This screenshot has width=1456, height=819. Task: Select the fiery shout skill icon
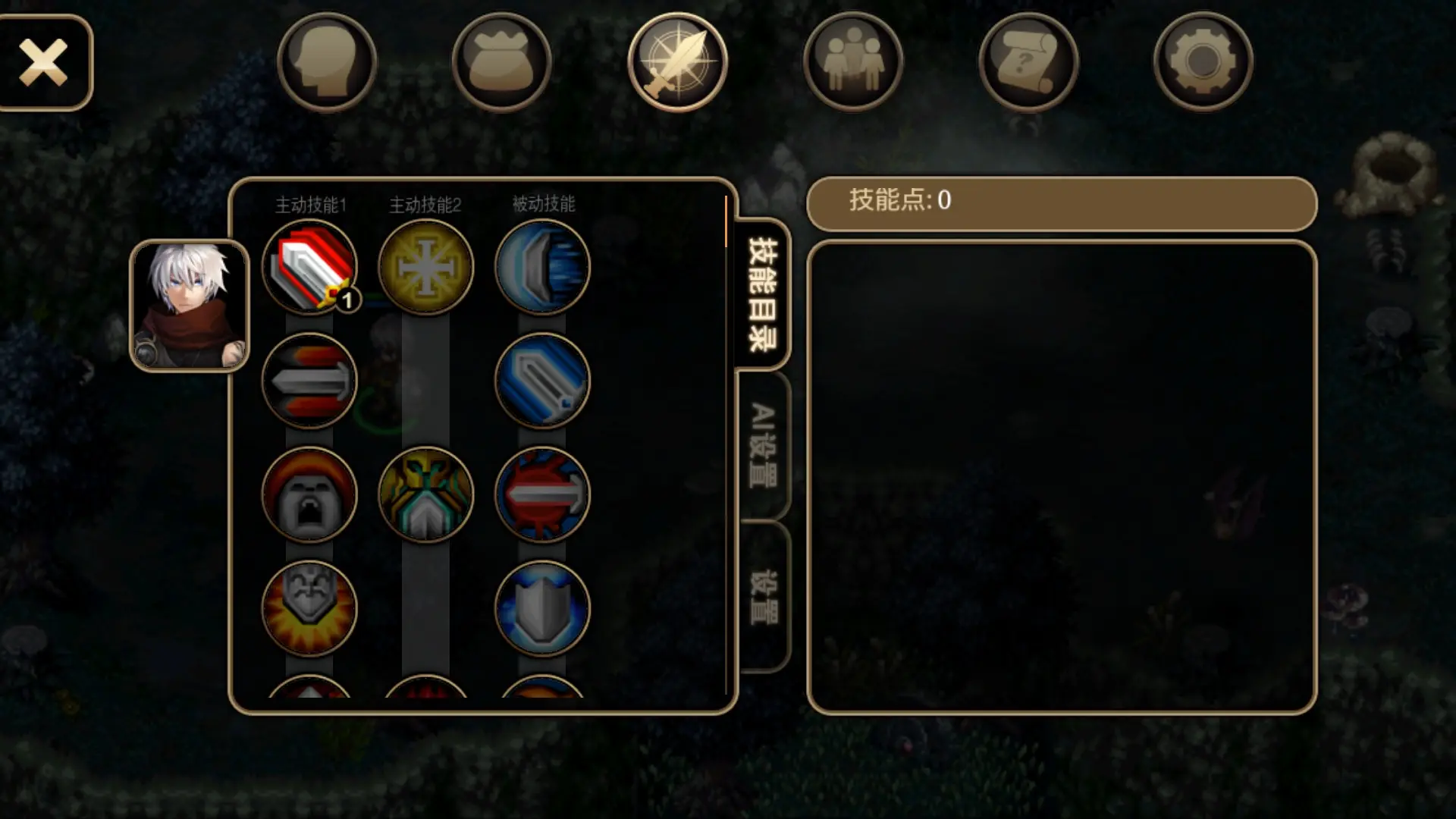309,494
